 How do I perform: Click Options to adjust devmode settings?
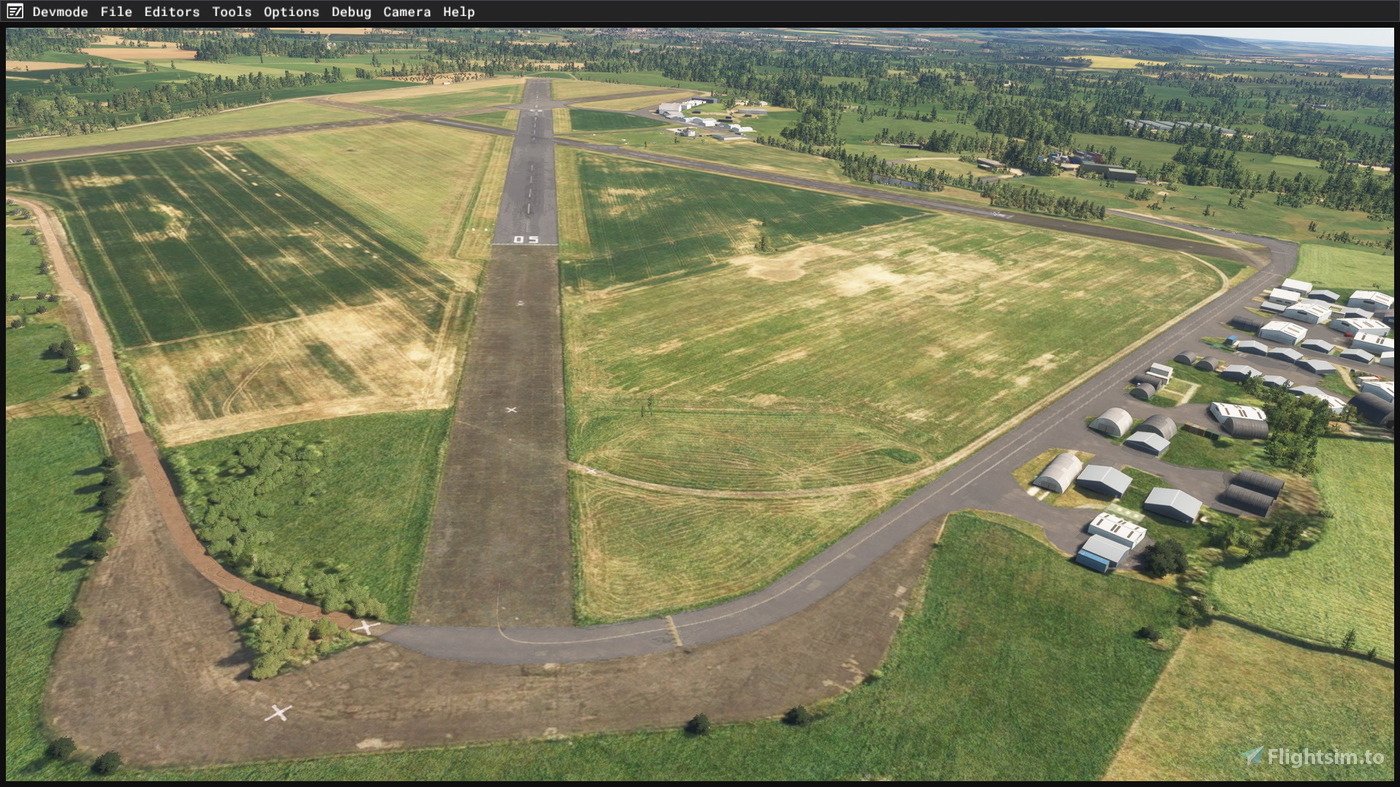pos(291,12)
